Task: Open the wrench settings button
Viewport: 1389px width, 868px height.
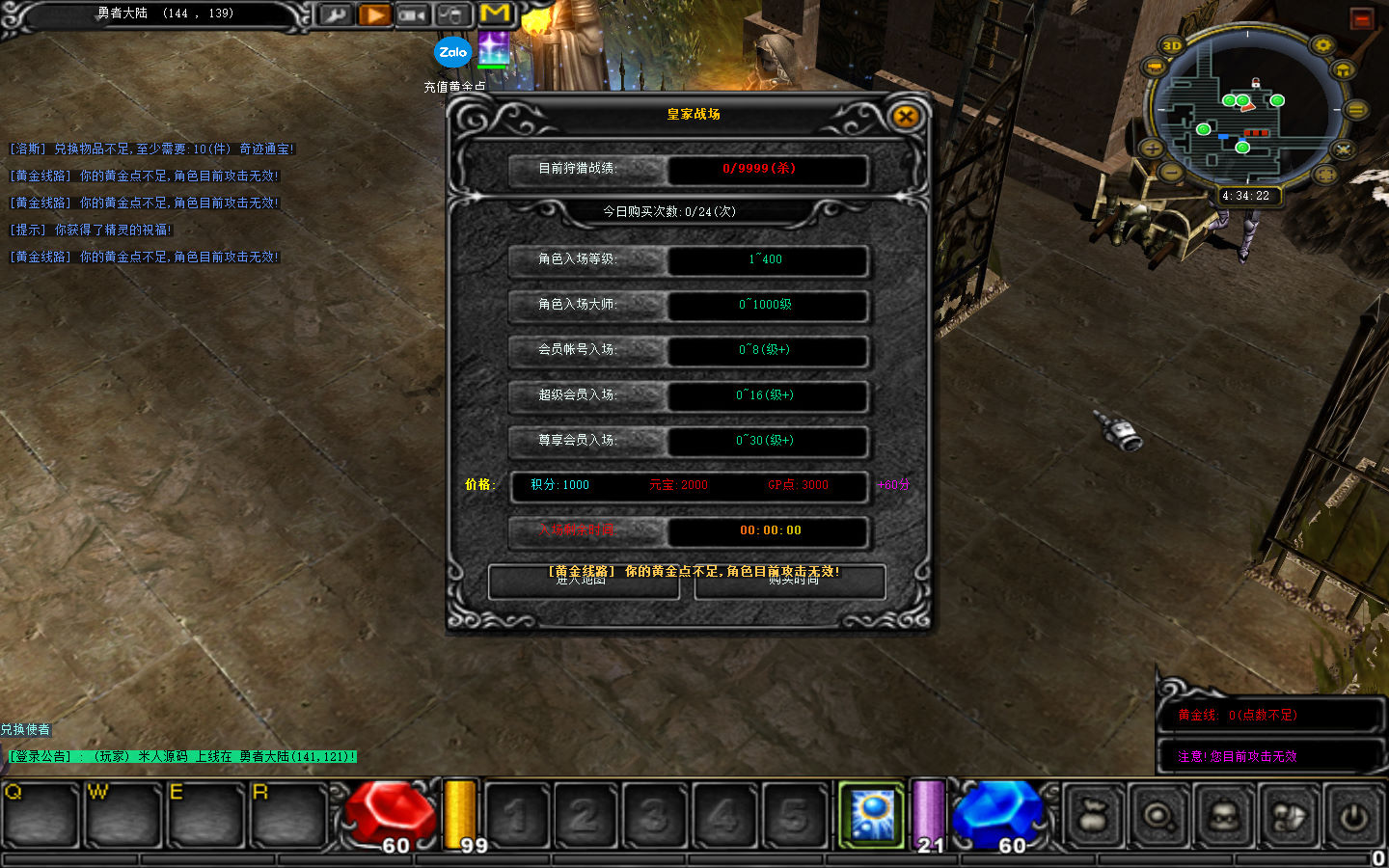Action: tap(335, 14)
